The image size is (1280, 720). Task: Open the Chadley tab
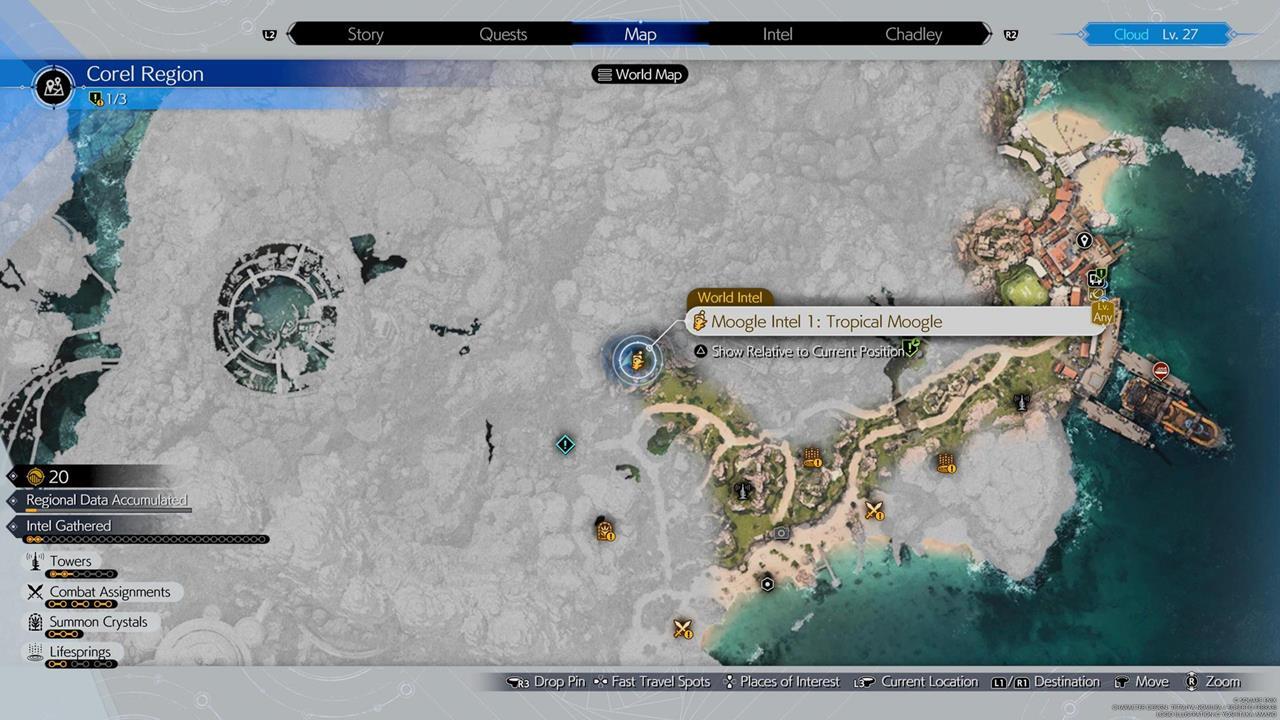click(x=913, y=34)
